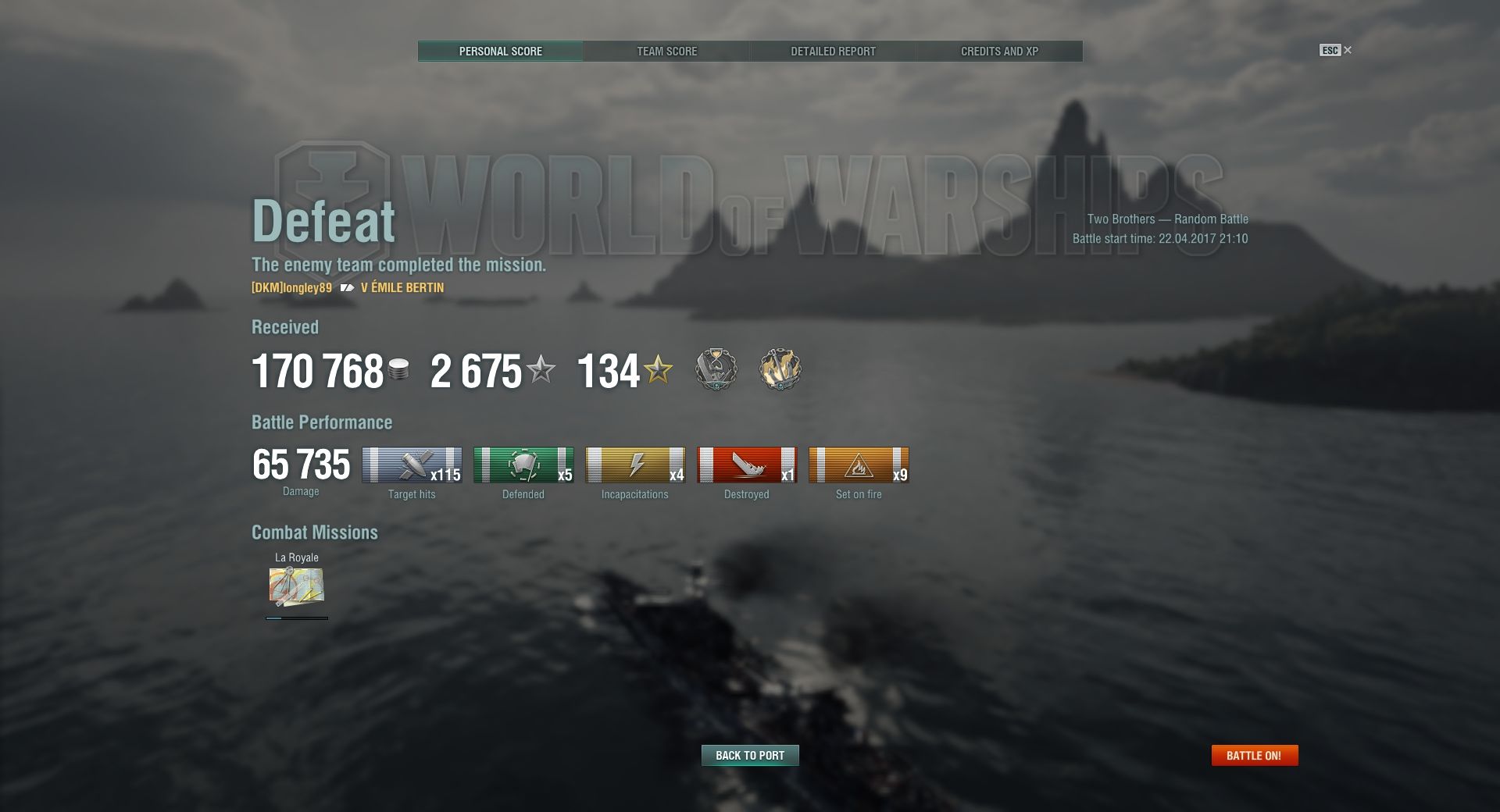This screenshot has height=812, width=1500.
Task: Show the Detailed Report tab
Action: coord(833,52)
